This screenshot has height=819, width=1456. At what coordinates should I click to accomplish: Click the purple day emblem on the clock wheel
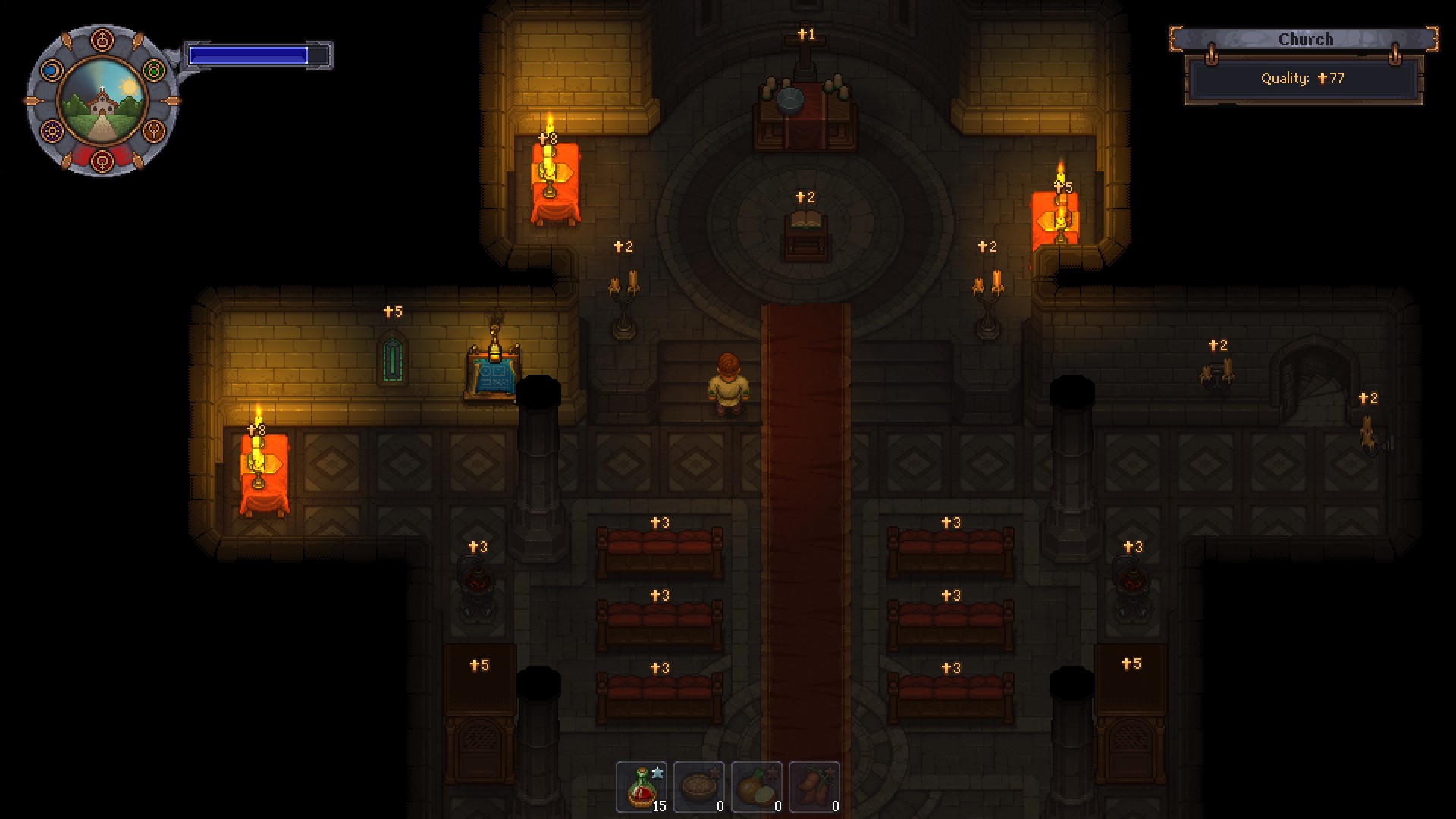point(52,131)
